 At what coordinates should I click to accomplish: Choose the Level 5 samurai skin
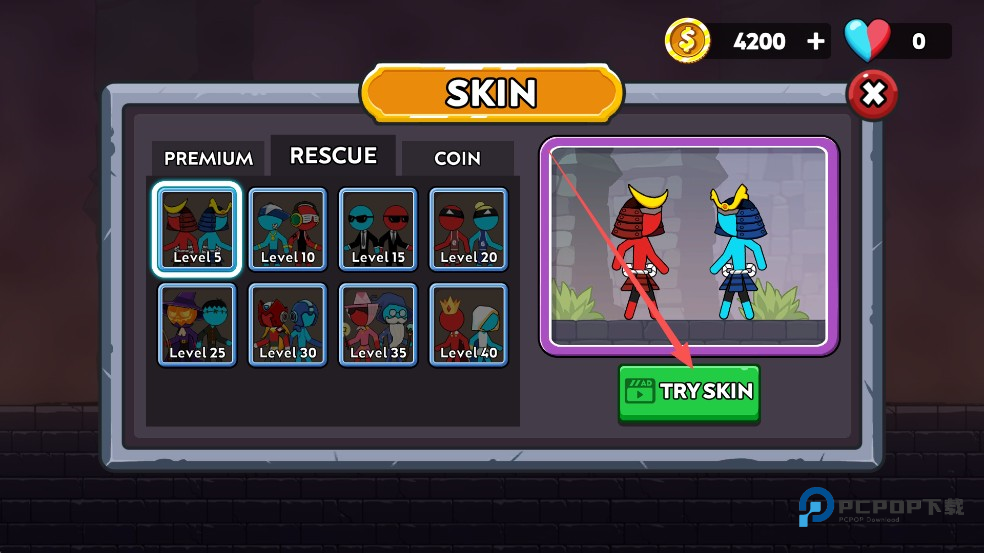click(x=197, y=229)
